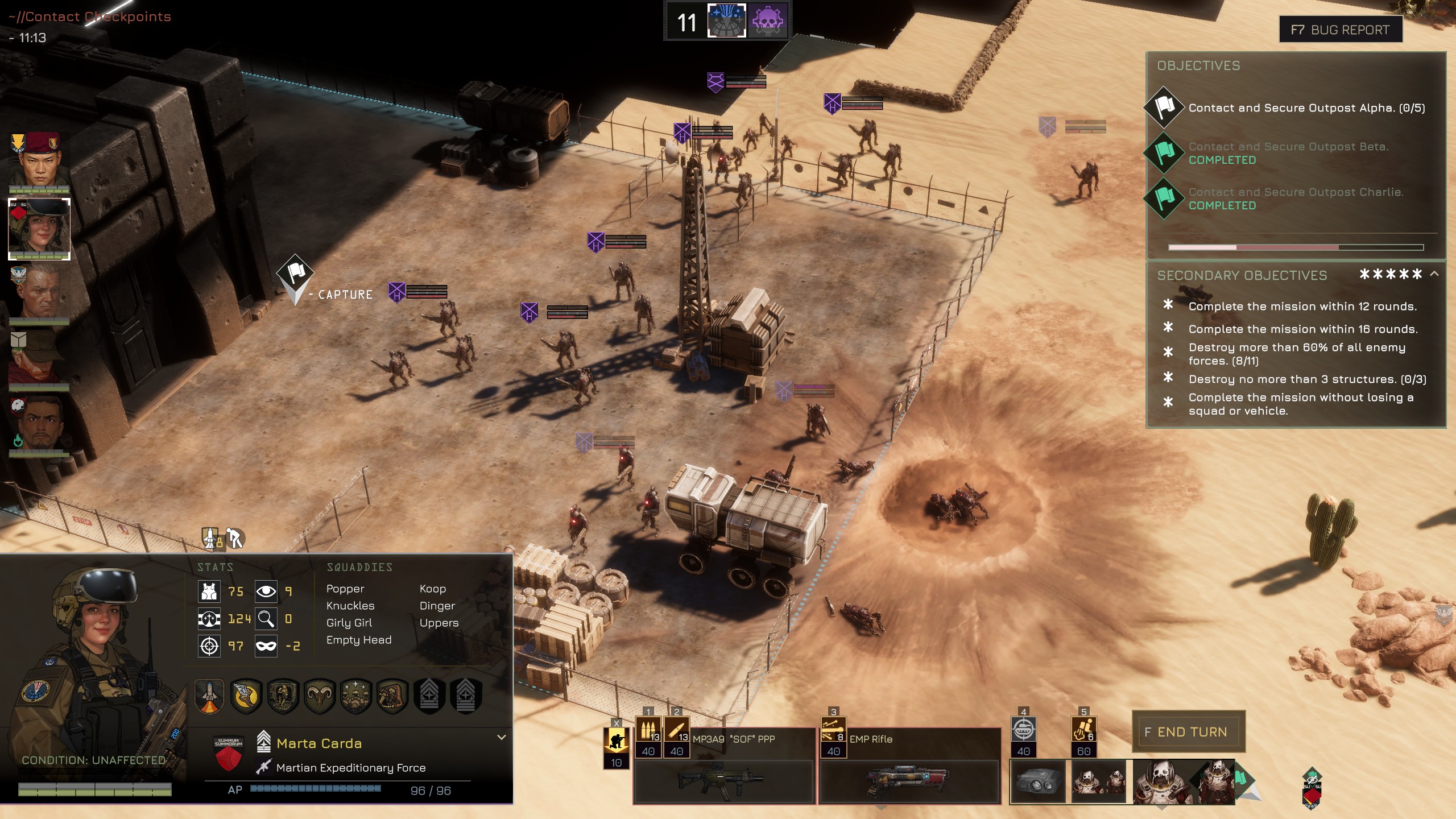
Task: Select the goateed squad leader portrait
Action: (39, 424)
